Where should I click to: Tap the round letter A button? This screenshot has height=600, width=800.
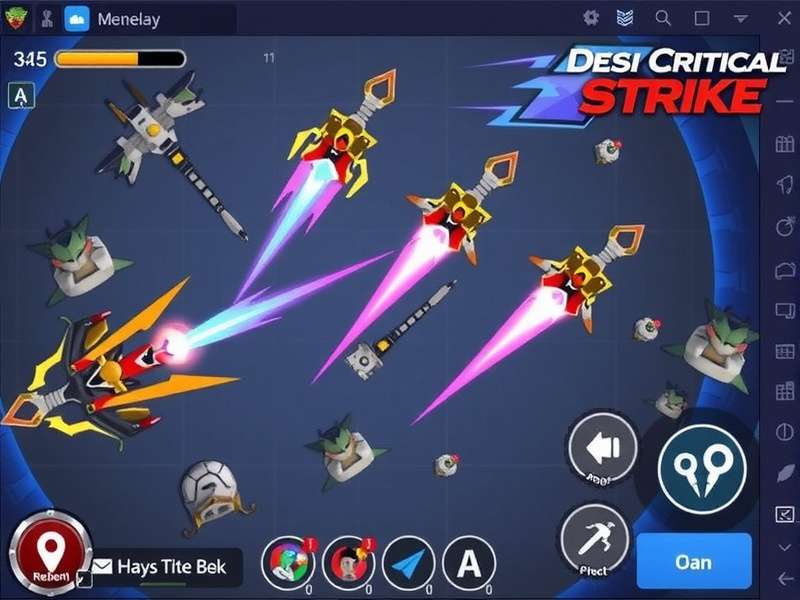468,563
